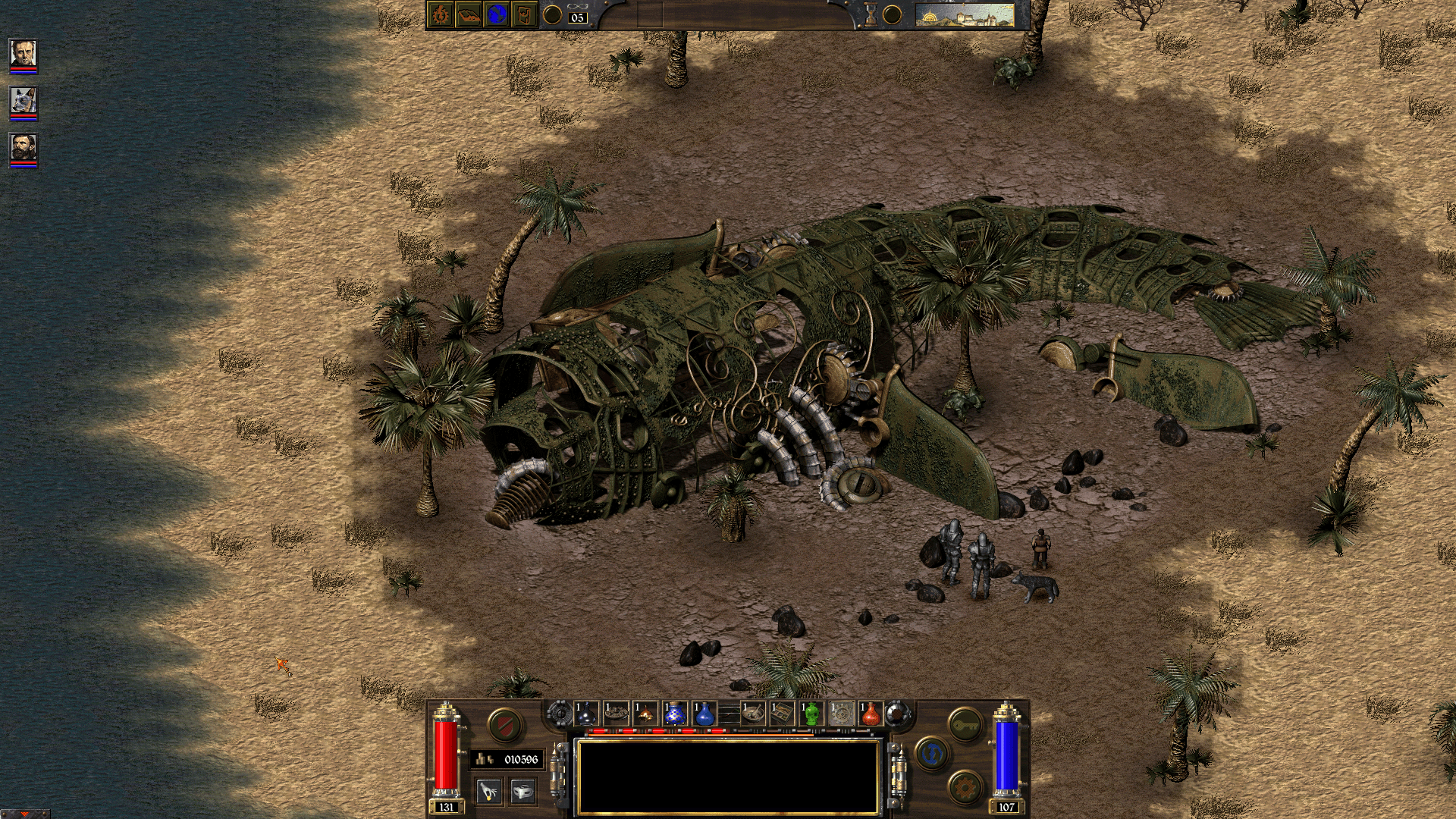Select the bearded follower portrait
Viewport: 1456px width, 819px height.
point(23,148)
